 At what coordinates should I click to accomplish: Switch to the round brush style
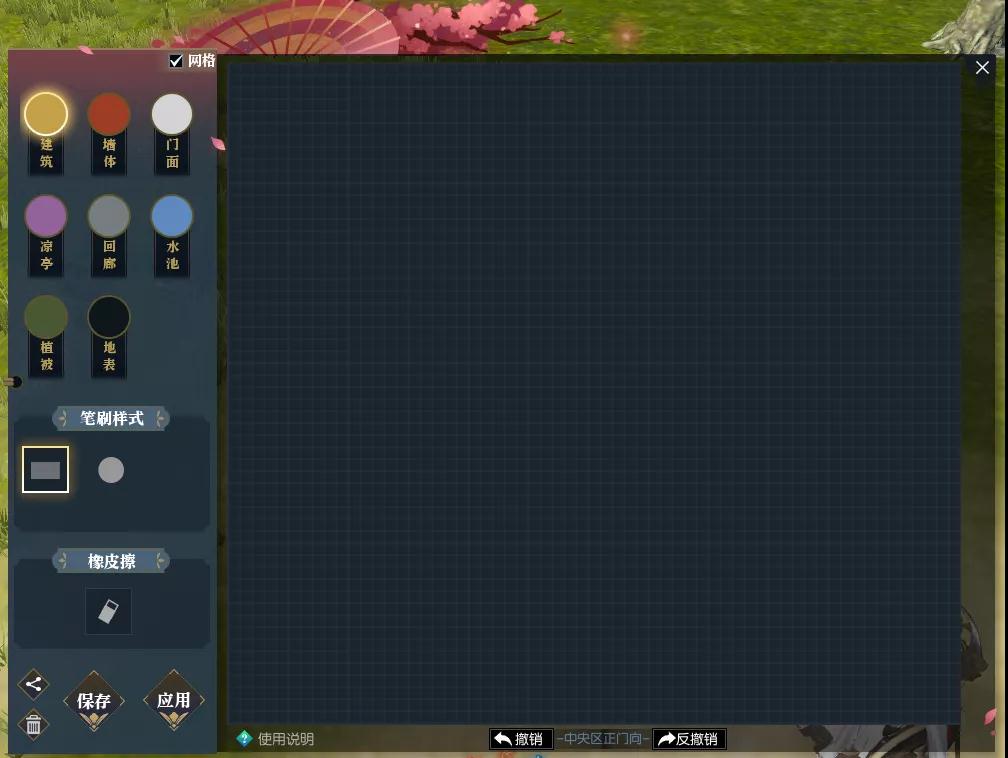pos(111,470)
